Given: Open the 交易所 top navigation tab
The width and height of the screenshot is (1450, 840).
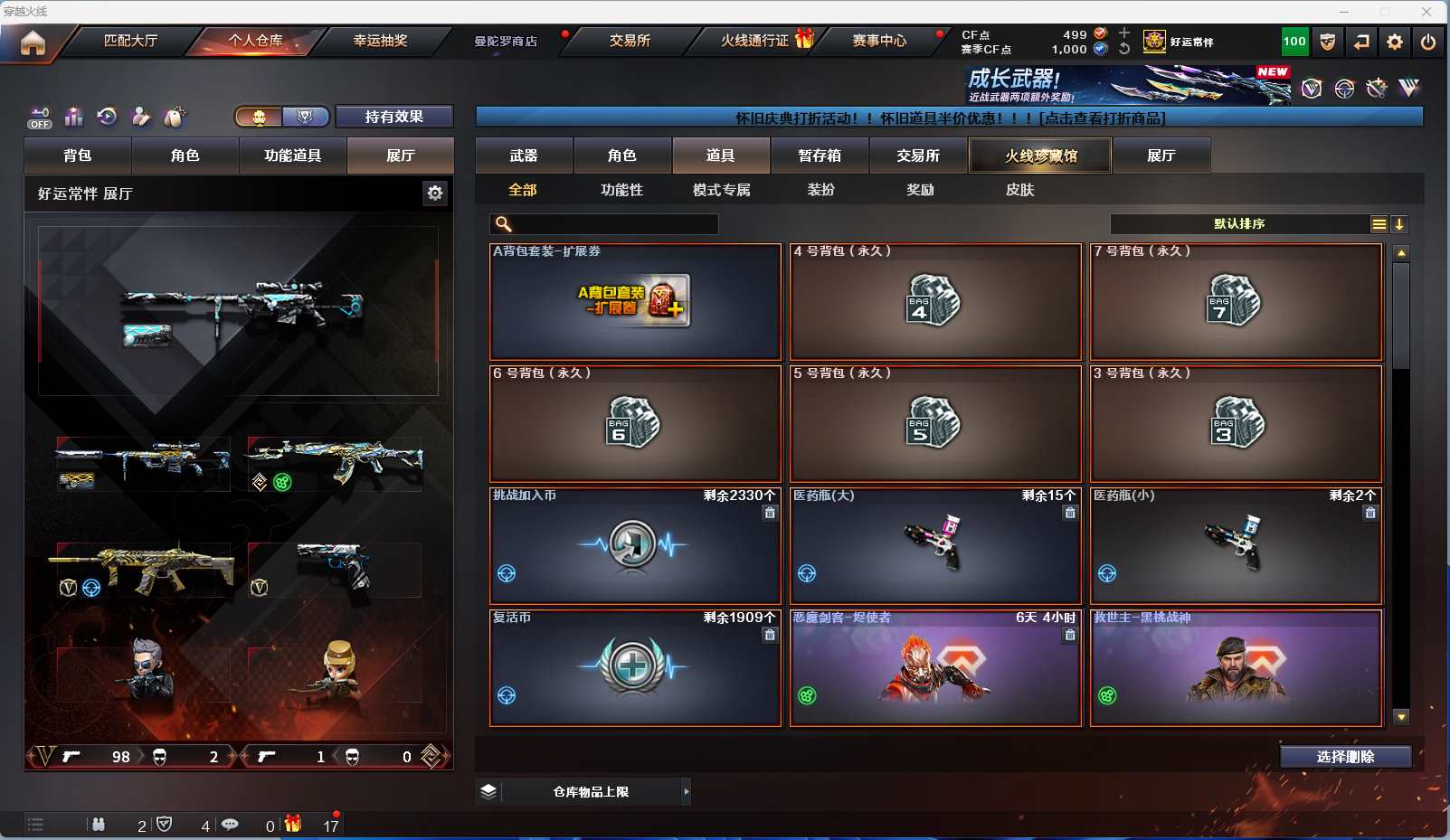Looking at the screenshot, I should pyautogui.click(x=630, y=41).
